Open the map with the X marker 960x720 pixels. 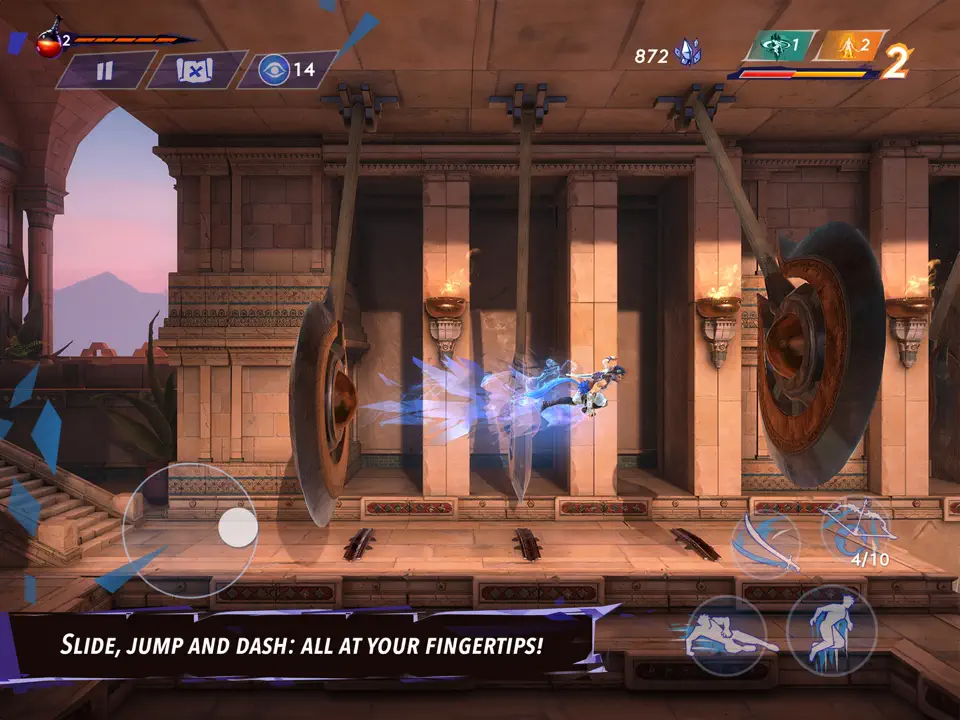point(196,71)
